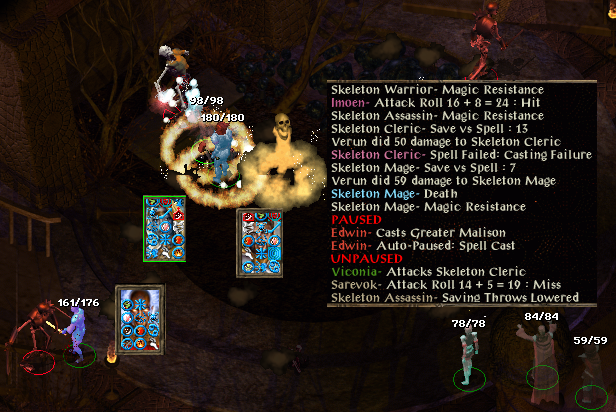Image resolution: width=616 pixels, height=412 pixels.
Task: Select the green-bordered character portrait
Action: click(x=164, y=229)
